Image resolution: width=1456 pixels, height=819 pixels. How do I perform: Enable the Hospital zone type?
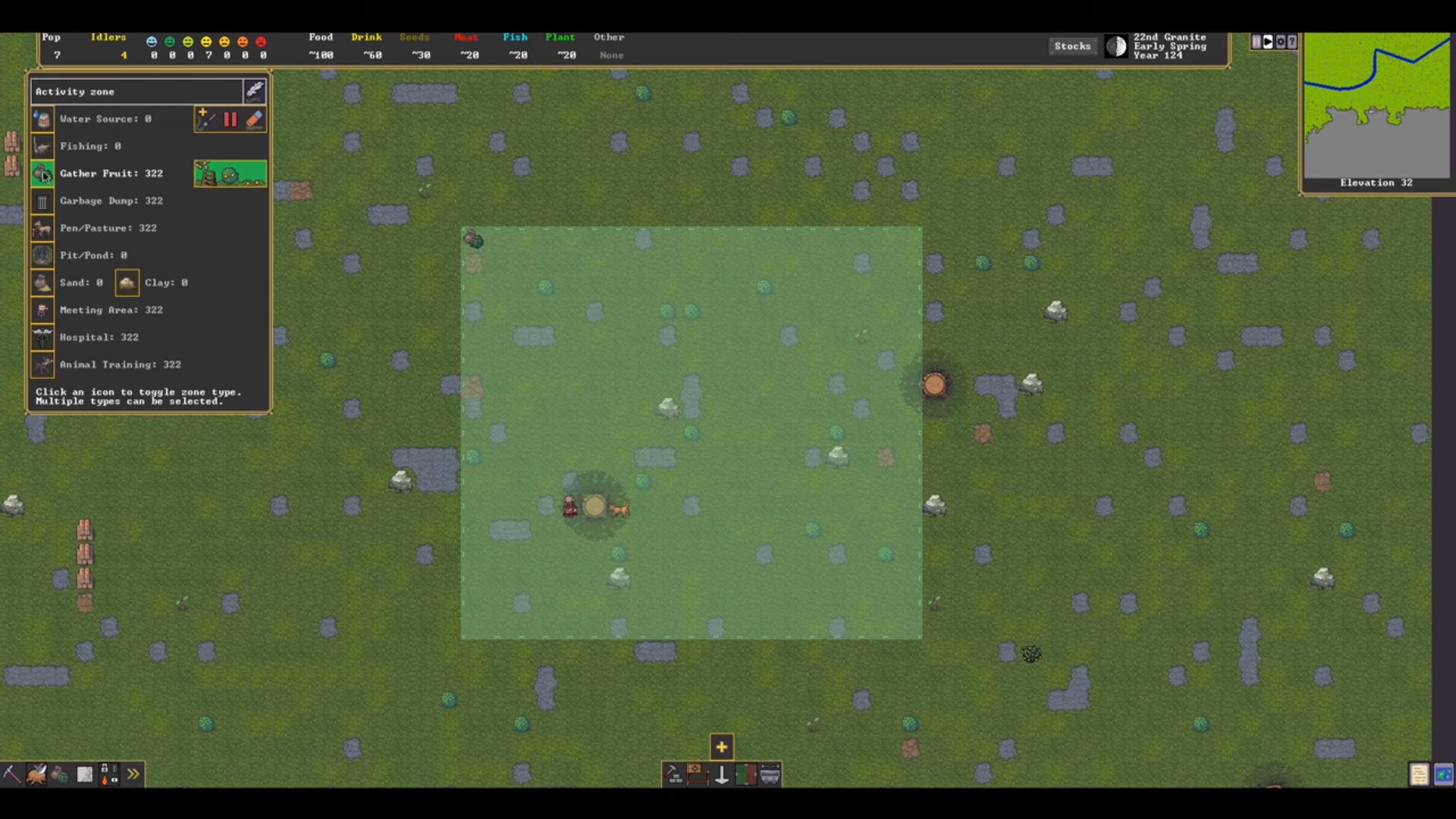point(42,337)
